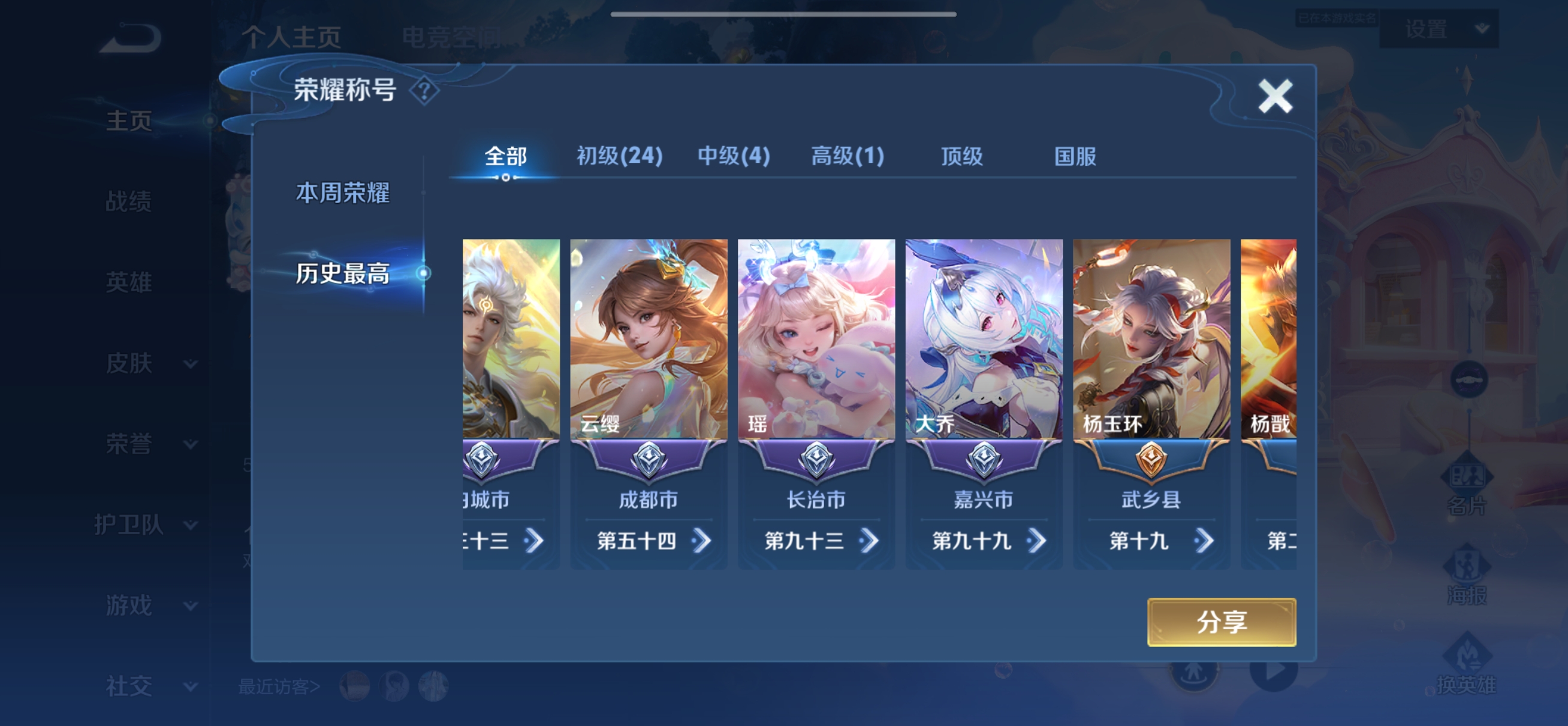Open the arrow beside 第十九 ranking

tap(1204, 540)
